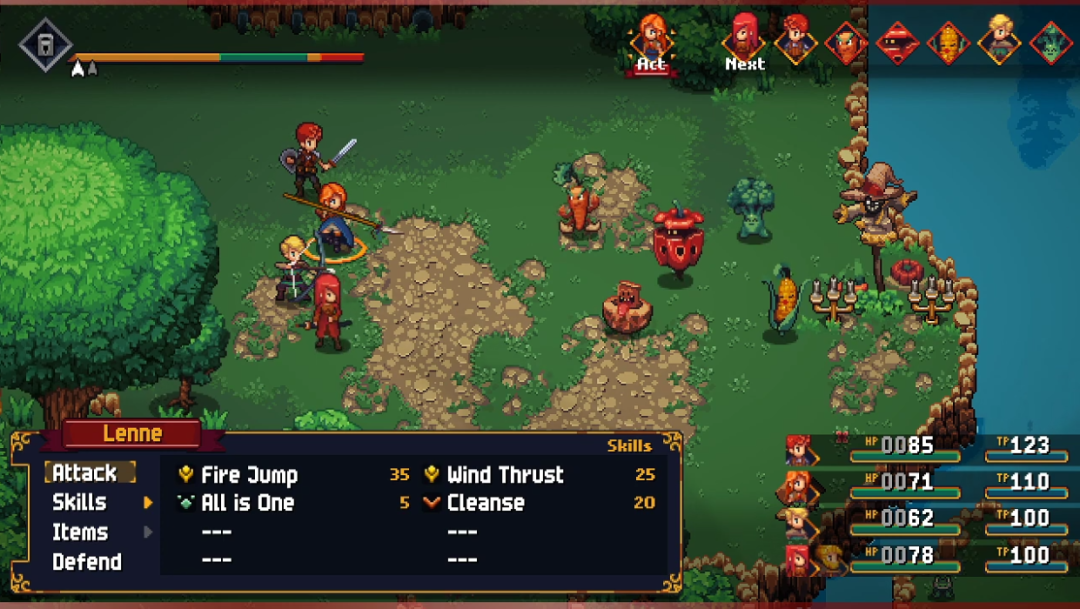The height and width of the screenshot is (609, 1080).
Task: Use the Fire Jump skill
Action: 249,475
